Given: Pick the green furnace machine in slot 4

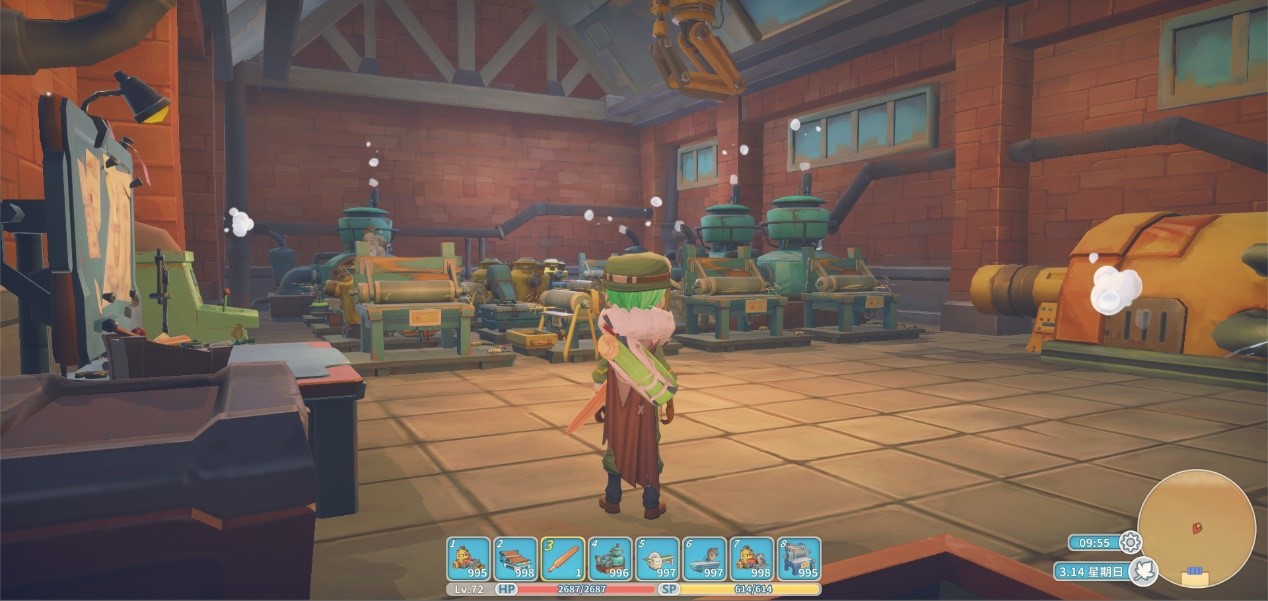Looking at the screenshot, I should 609,558.
